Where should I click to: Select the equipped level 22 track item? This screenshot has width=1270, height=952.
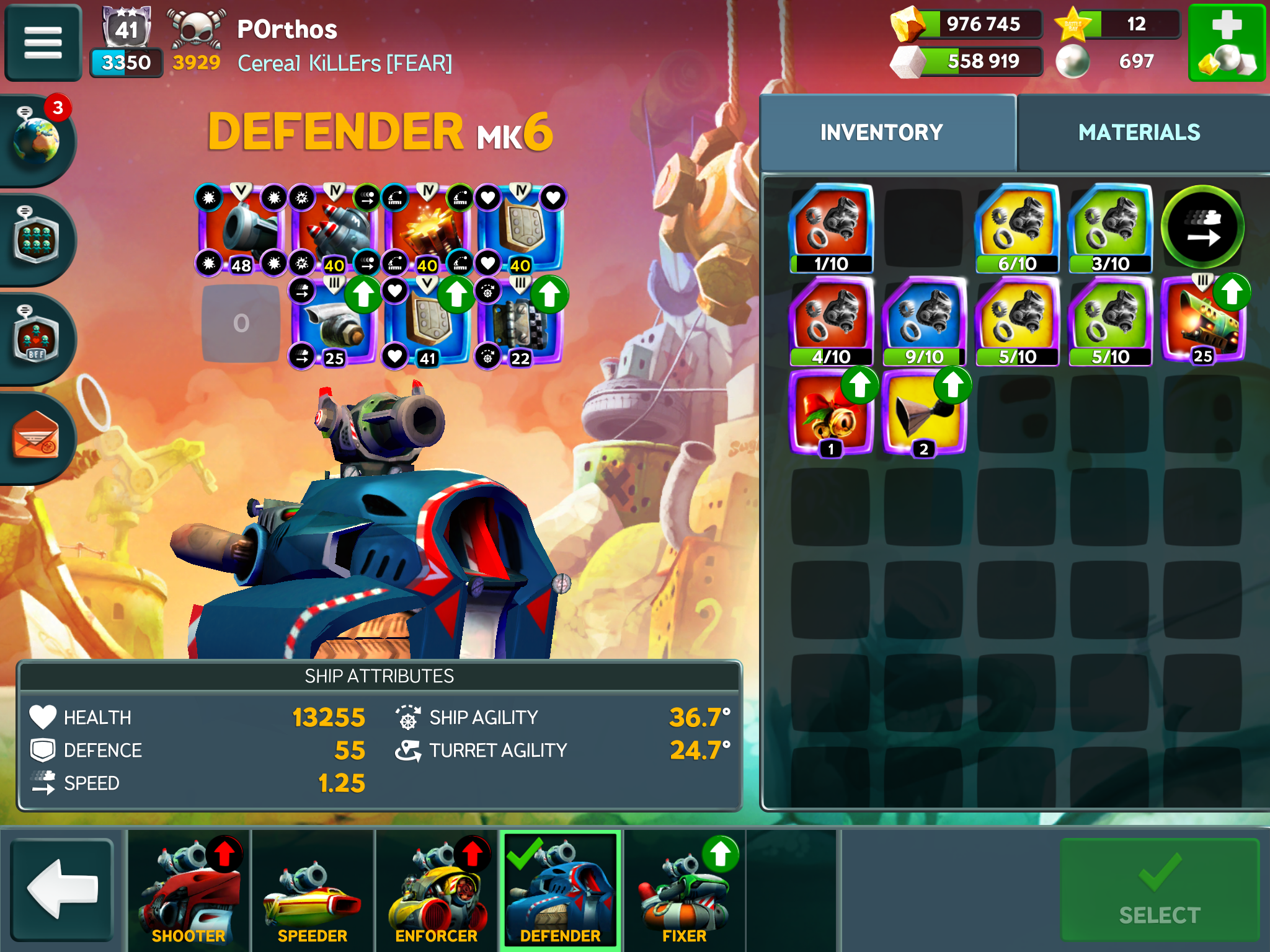coord(520,322)
